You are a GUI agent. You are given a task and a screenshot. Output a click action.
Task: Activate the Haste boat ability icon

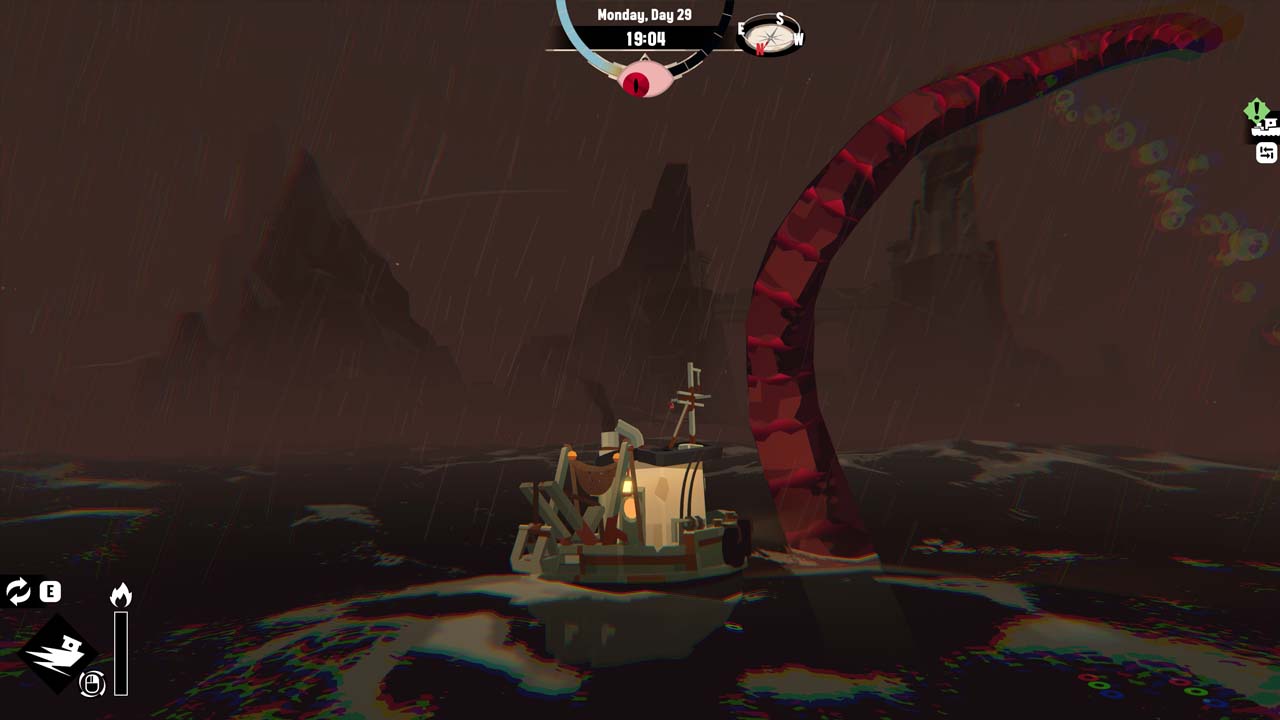(58, 652)
